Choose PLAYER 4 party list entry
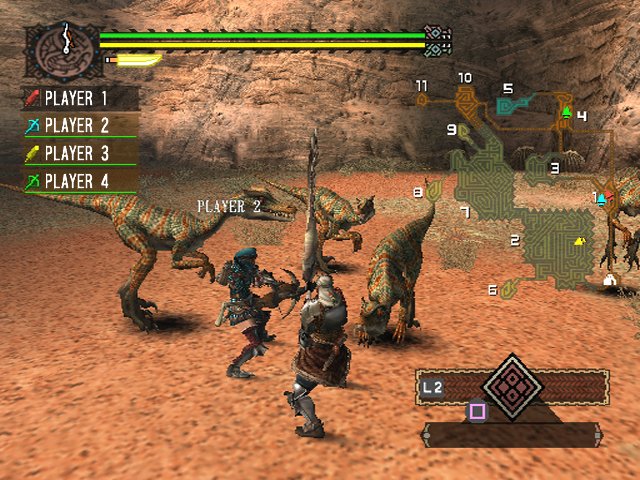640x480 pixels. point(80,181)
